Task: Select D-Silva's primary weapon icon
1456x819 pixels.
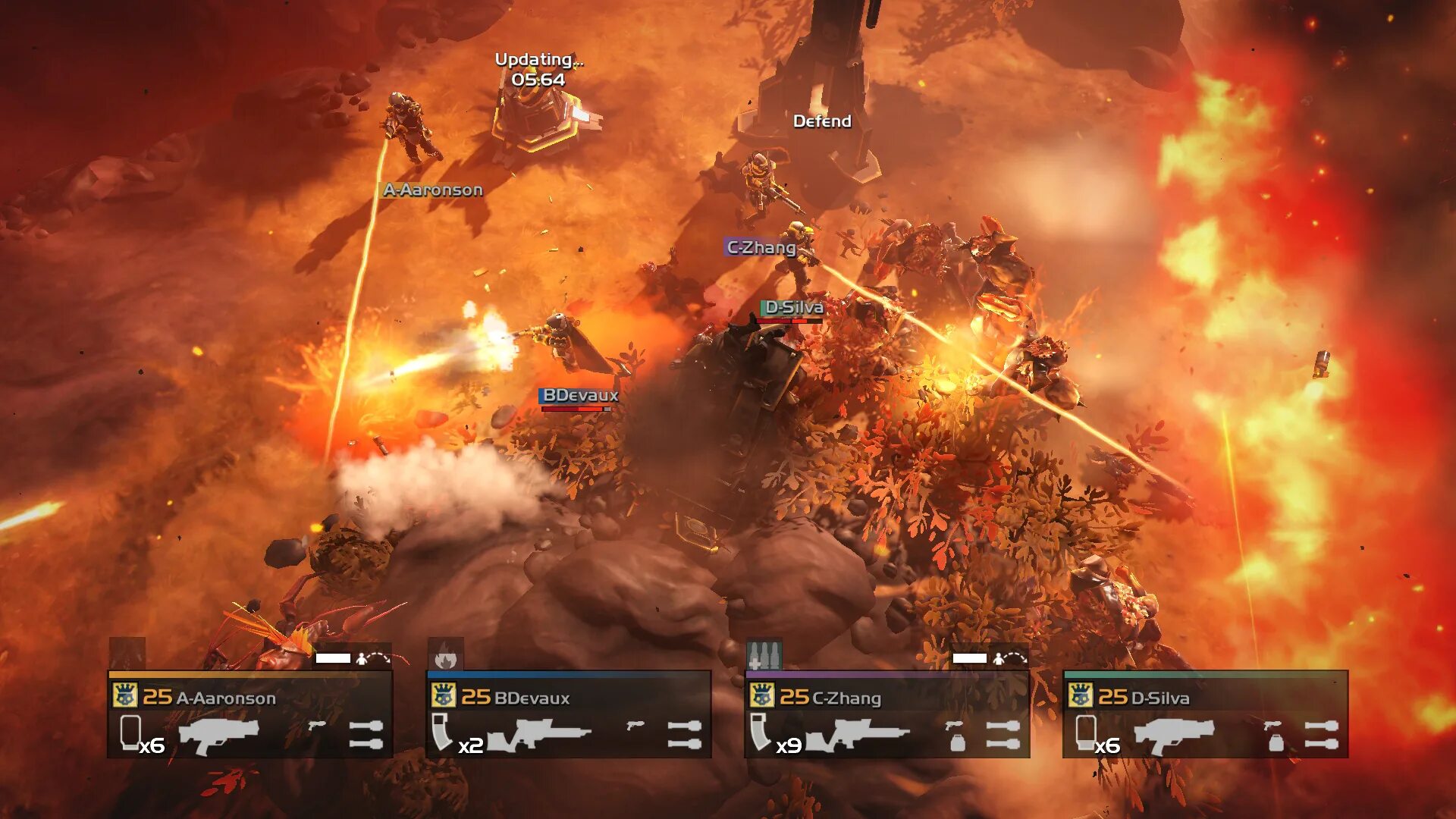Action: point(1174,736)
